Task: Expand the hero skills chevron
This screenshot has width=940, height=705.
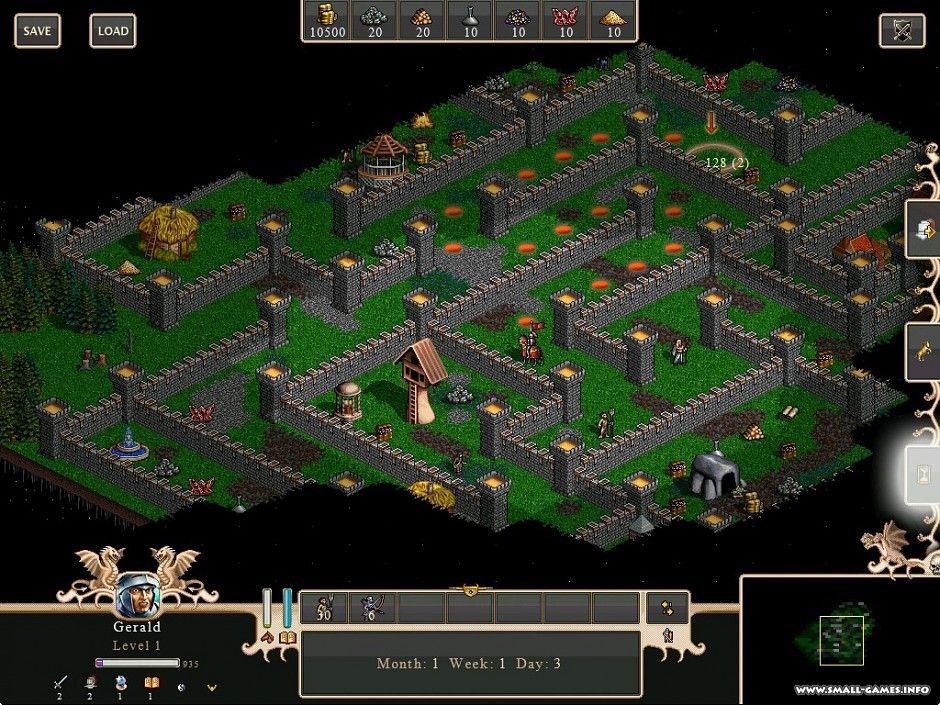Action: [211, 687]
